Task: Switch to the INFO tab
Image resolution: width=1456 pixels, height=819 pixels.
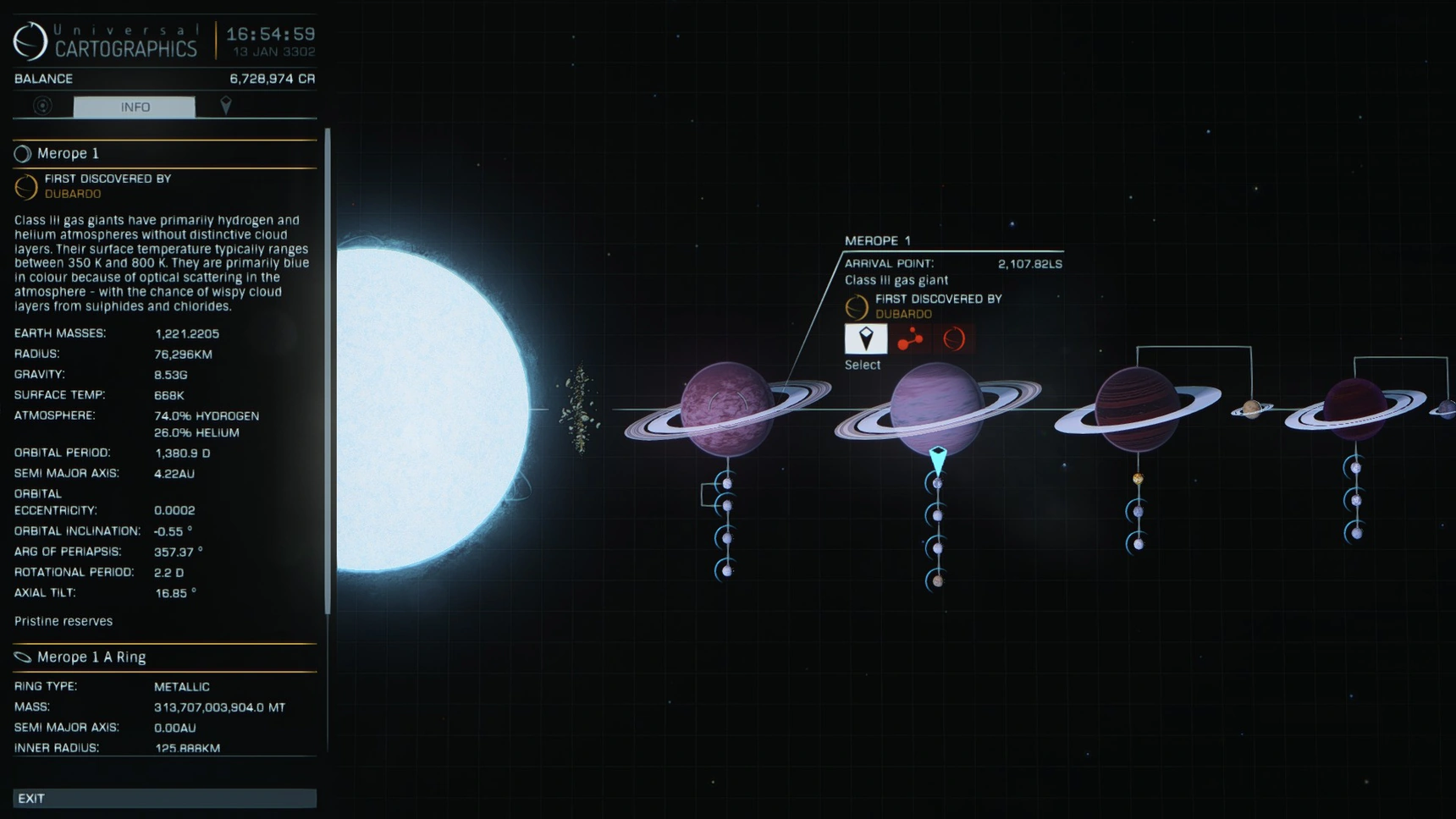Action: (x=135, y=107)
